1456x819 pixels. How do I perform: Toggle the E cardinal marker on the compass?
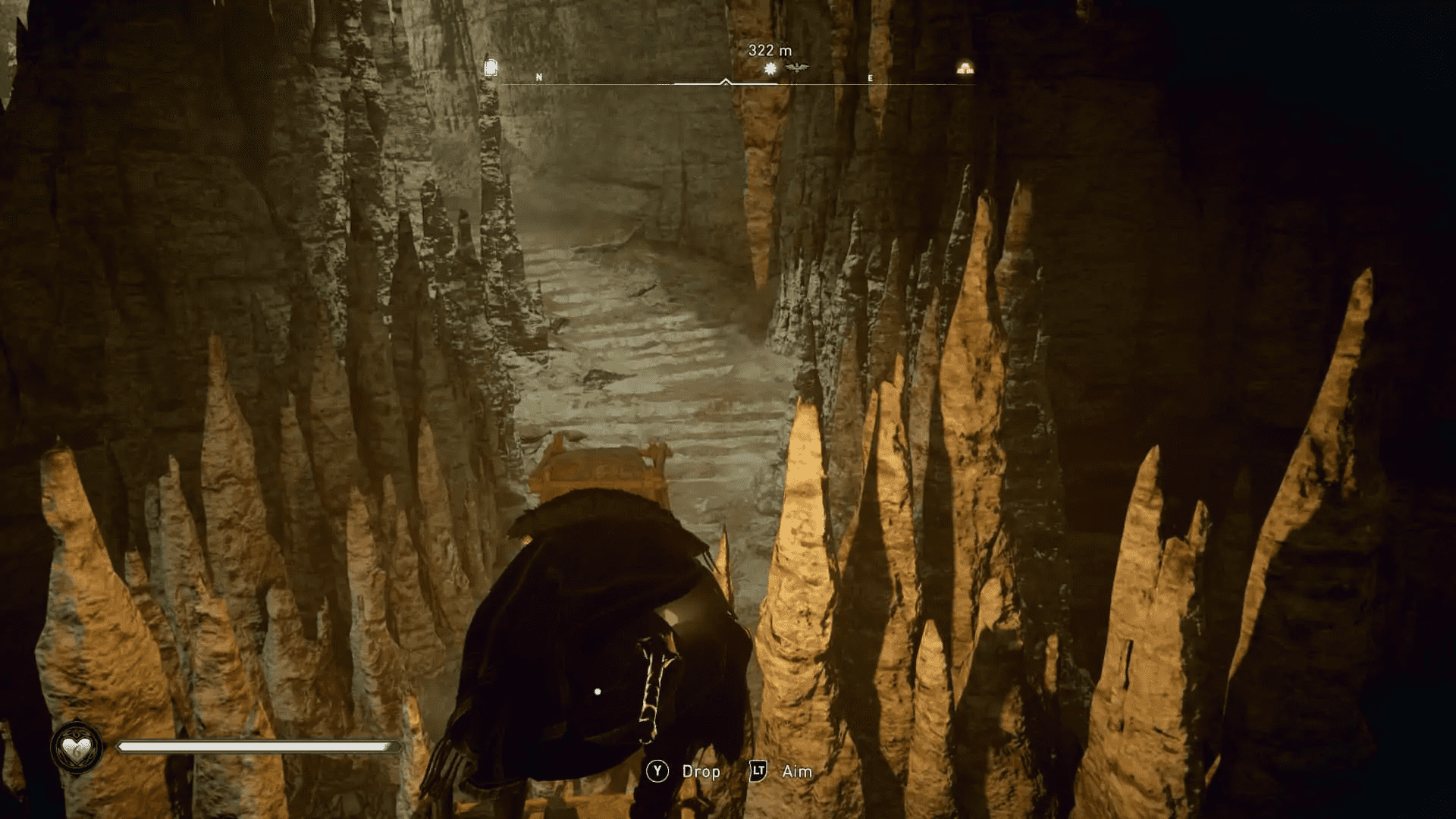[x=869, y=78]
